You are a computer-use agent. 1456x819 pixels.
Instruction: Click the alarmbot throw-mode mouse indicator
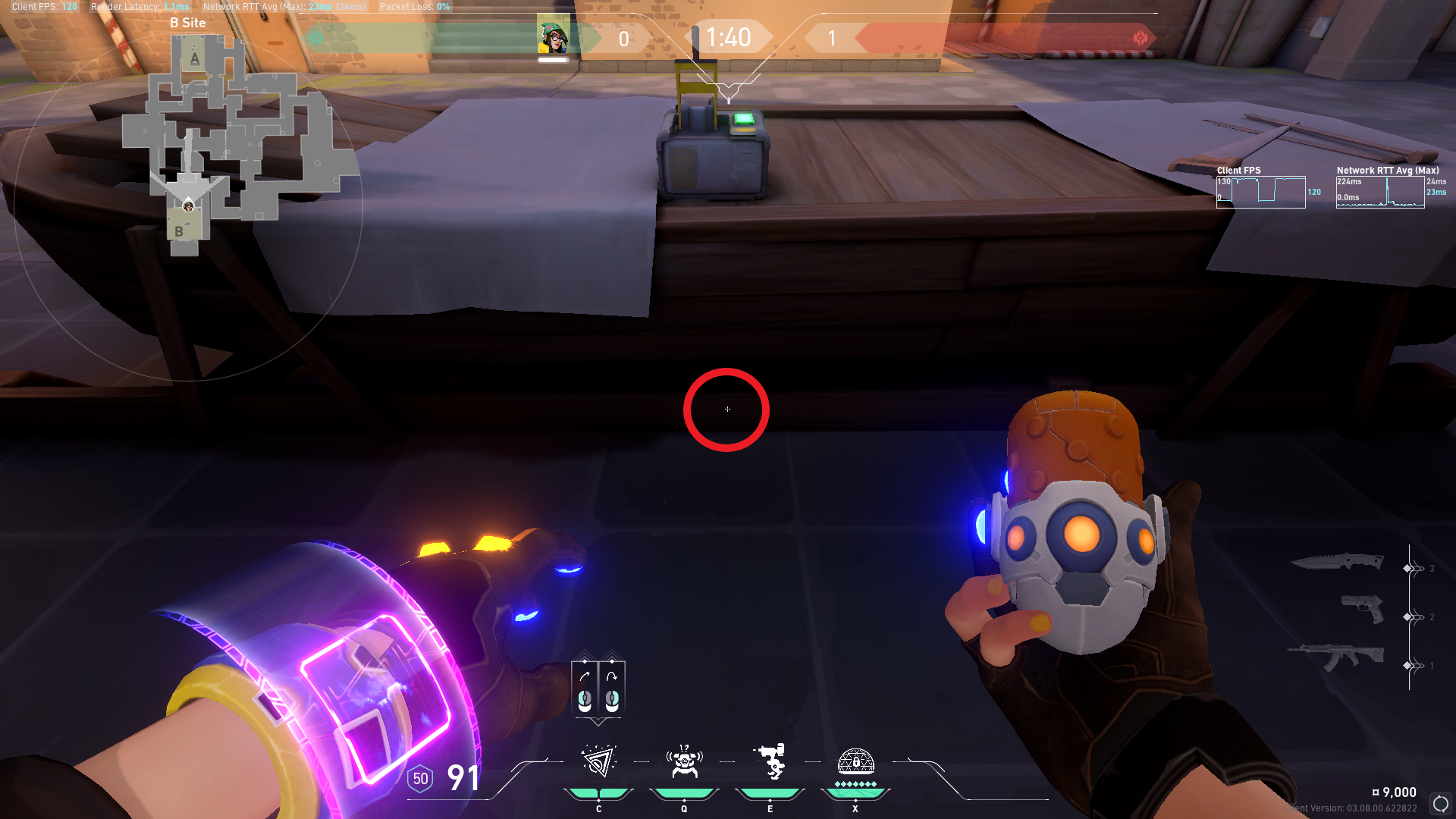pyautogui.click(x=598, y=687)
